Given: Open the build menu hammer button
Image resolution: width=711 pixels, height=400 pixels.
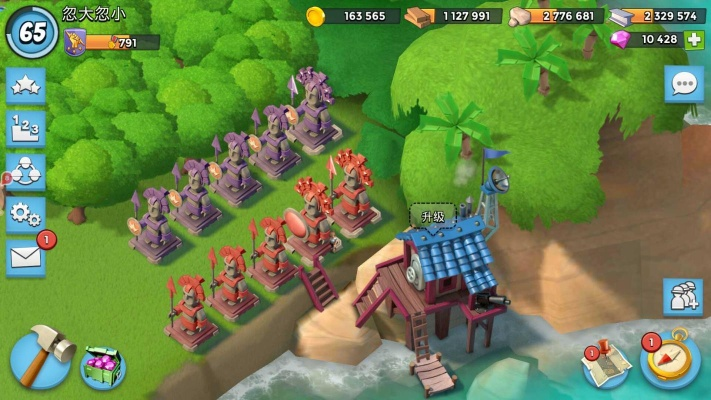Looking at the screenshot, I should tap(40, 353).
